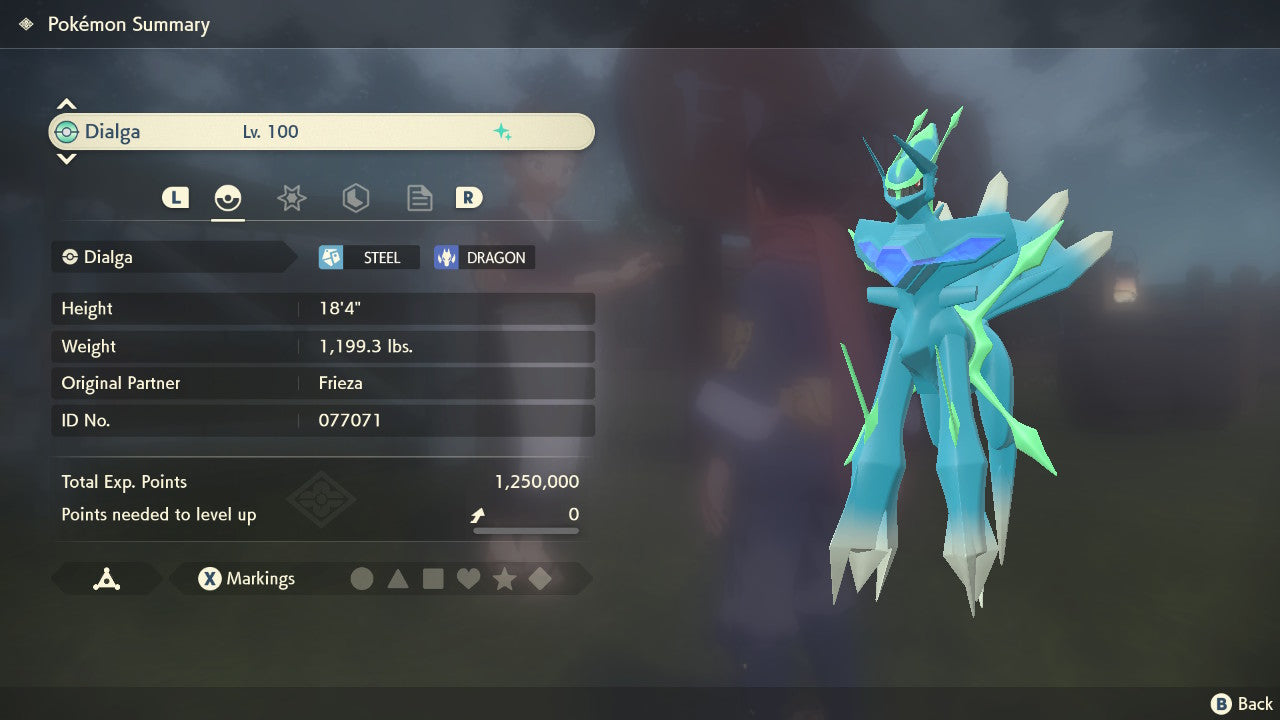
Task: Open the Markings editor
Action: tap(246, 579)
